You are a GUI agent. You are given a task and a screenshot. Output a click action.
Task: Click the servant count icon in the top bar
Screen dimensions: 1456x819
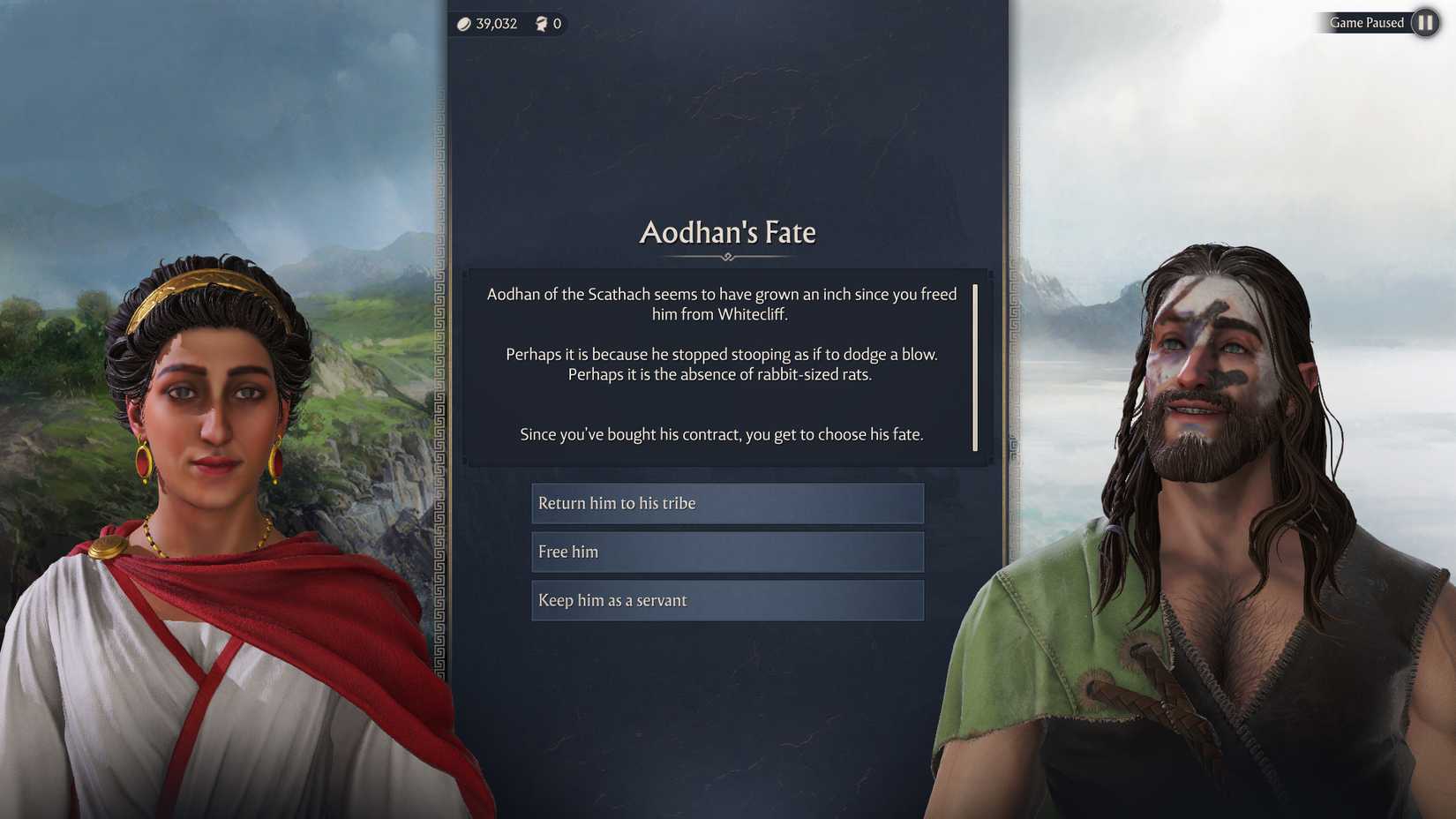pyautogui.click(x=542, y=23)
